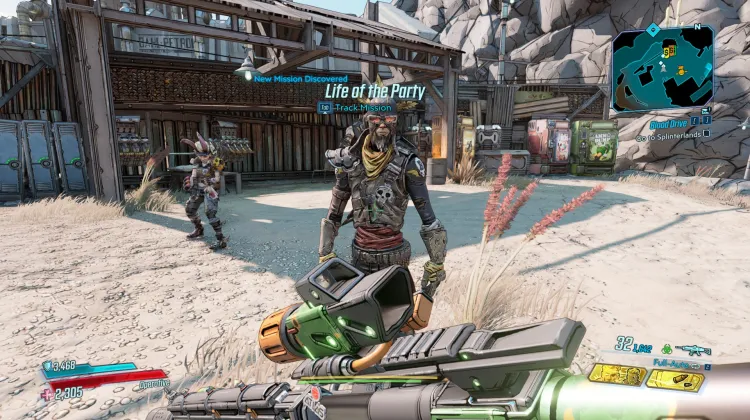Click the yellow character portrait weapon card
The width and height of the screenshot is (750, 420).
pos(617,376)
